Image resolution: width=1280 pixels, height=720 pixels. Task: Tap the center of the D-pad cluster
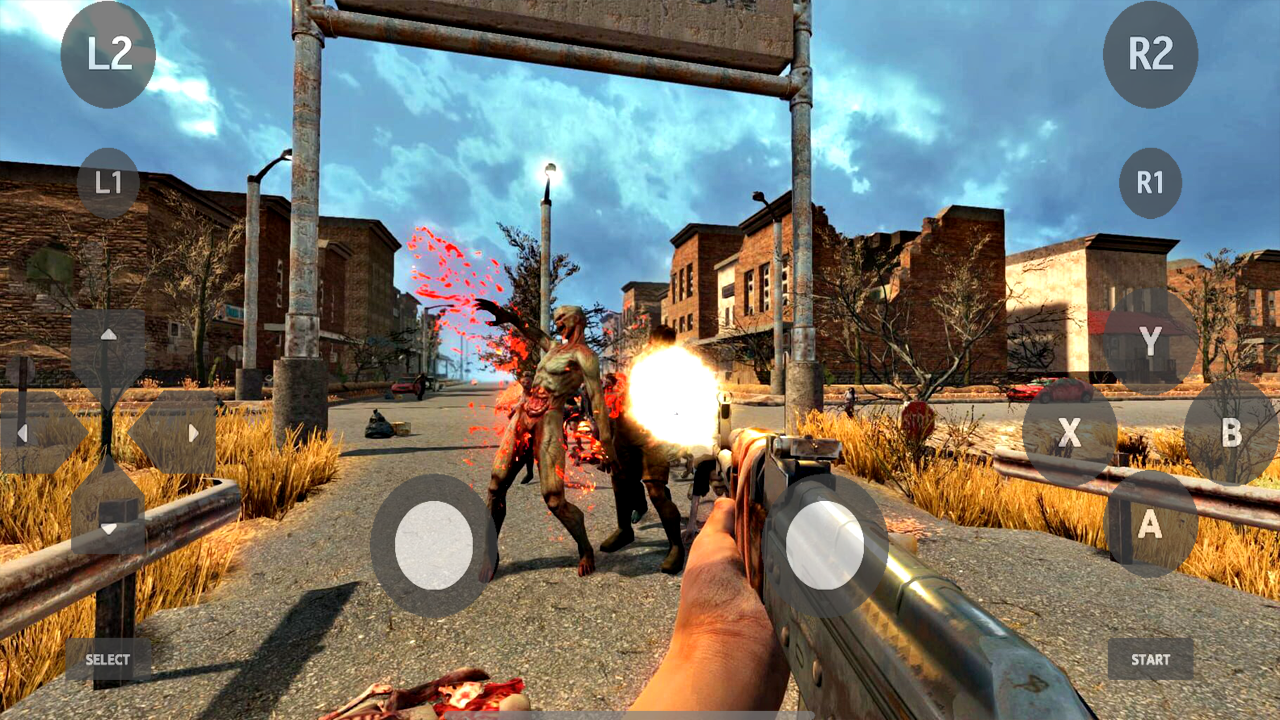click(x=107, y=430)
